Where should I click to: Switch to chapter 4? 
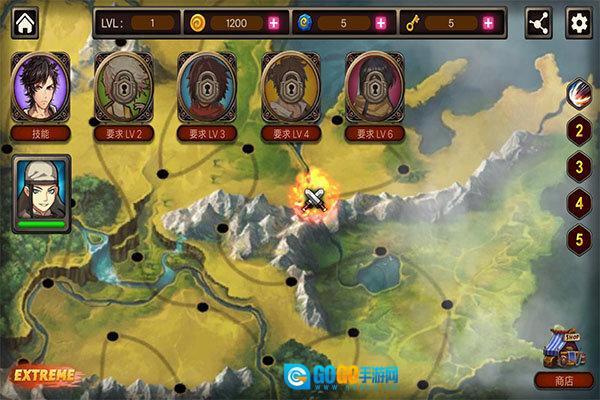[x=577, y=203]
